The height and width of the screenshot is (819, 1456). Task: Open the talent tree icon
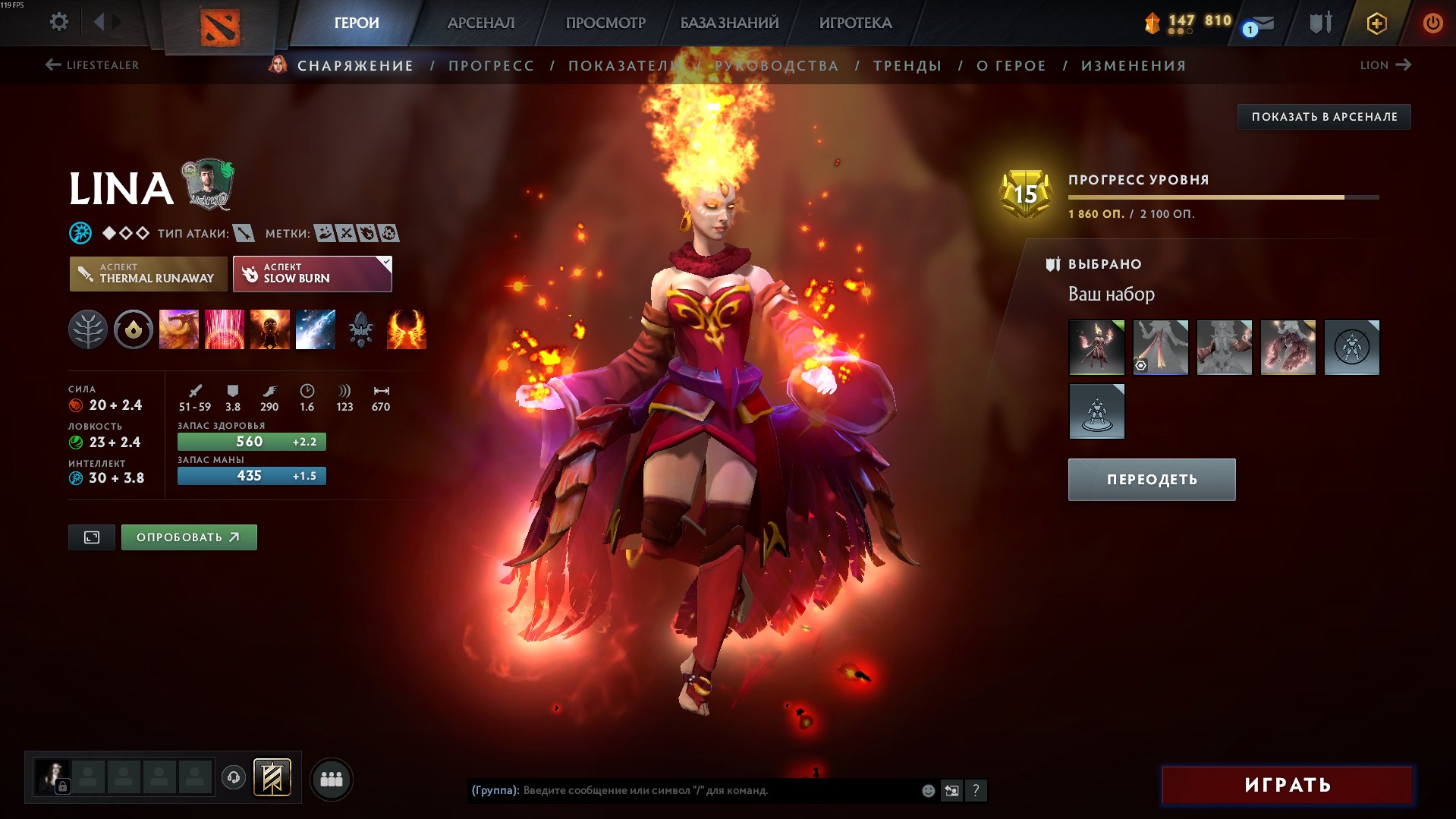(x=89, y=329)
